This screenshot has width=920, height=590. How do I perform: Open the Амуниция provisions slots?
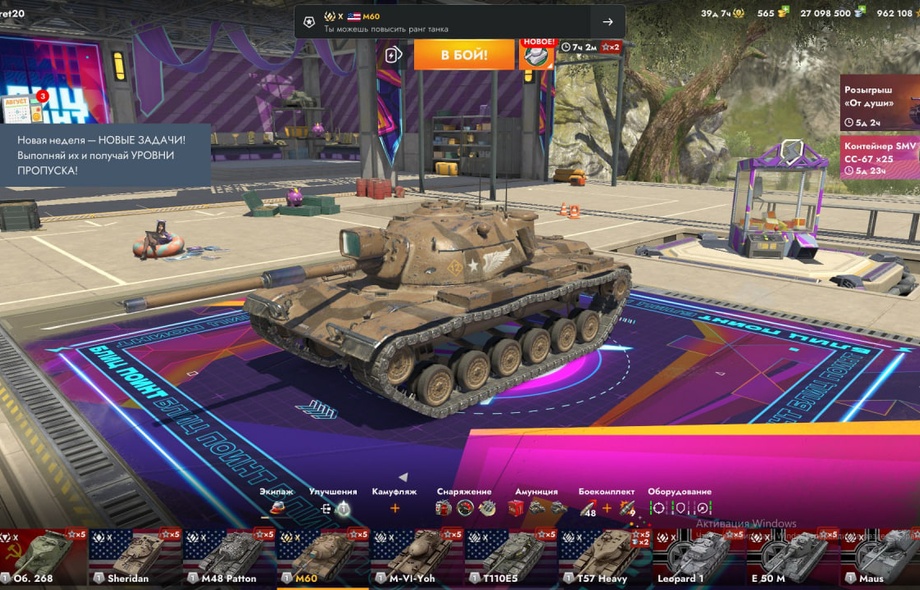[535, 508]
